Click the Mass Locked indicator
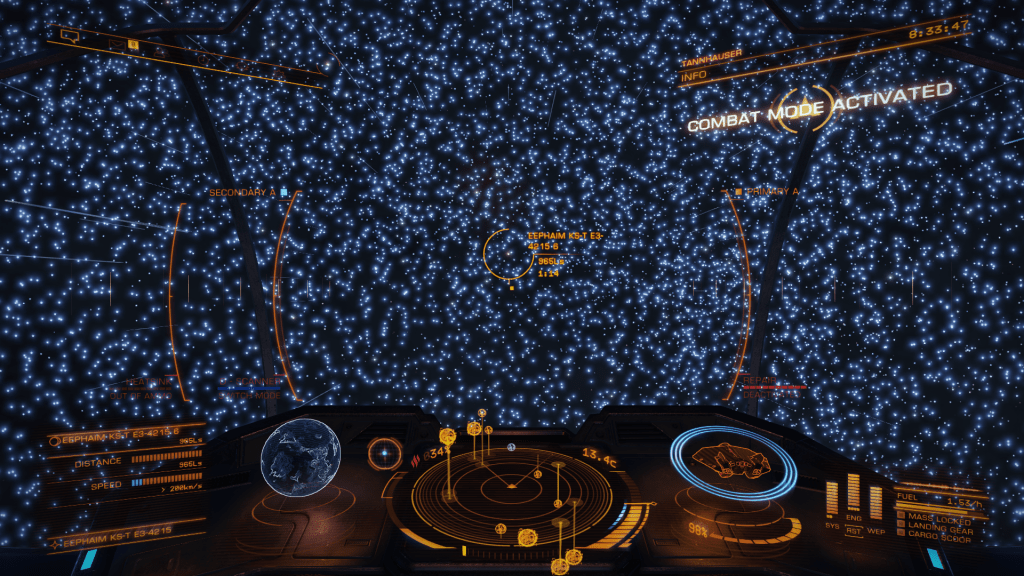Image resolution: width=1024 pixels, height=576 pixels. [933, 515]
